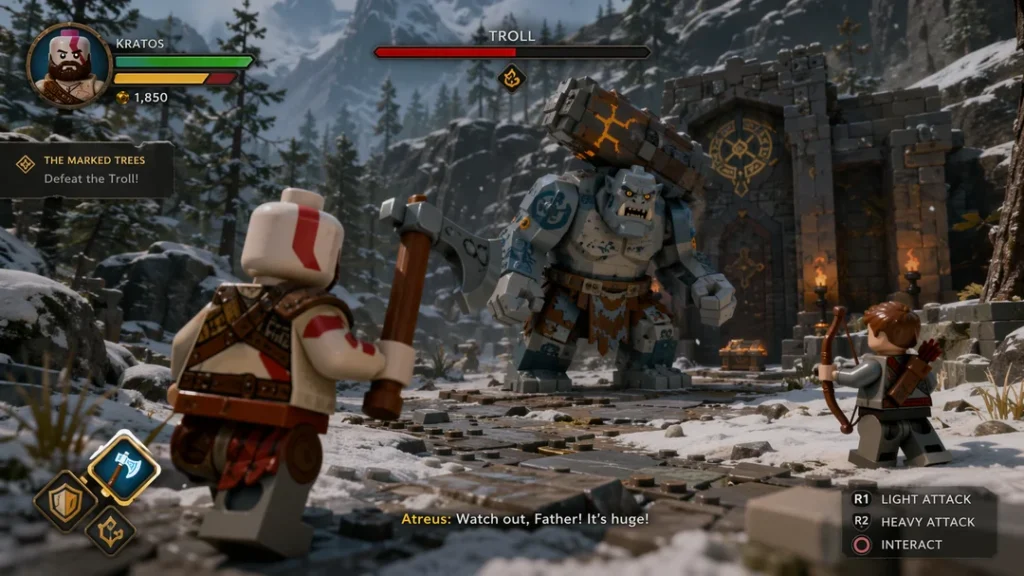The width and height of the screenshot is (1024, 576).
Task: Open The Marked Trees quest tracker
Action: point(88,169)
